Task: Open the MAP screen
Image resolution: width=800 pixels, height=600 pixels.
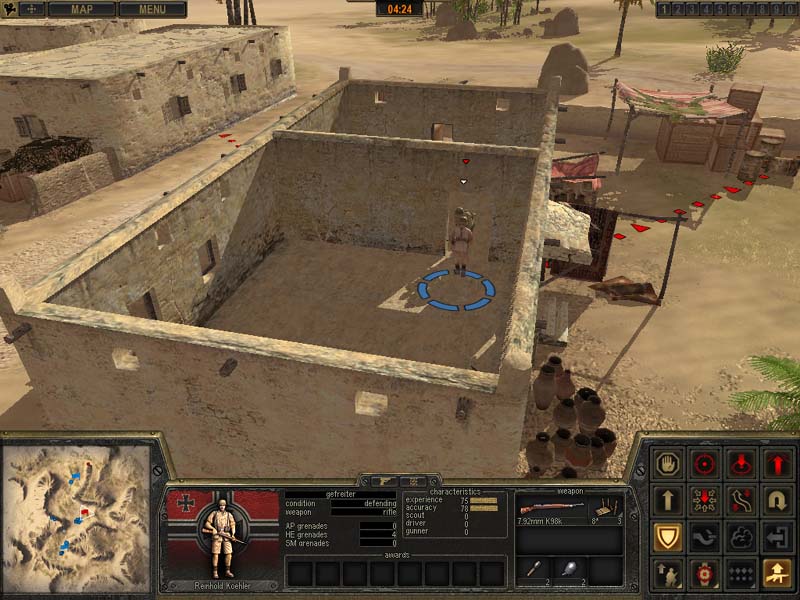Action: click(x=81, y=9)
